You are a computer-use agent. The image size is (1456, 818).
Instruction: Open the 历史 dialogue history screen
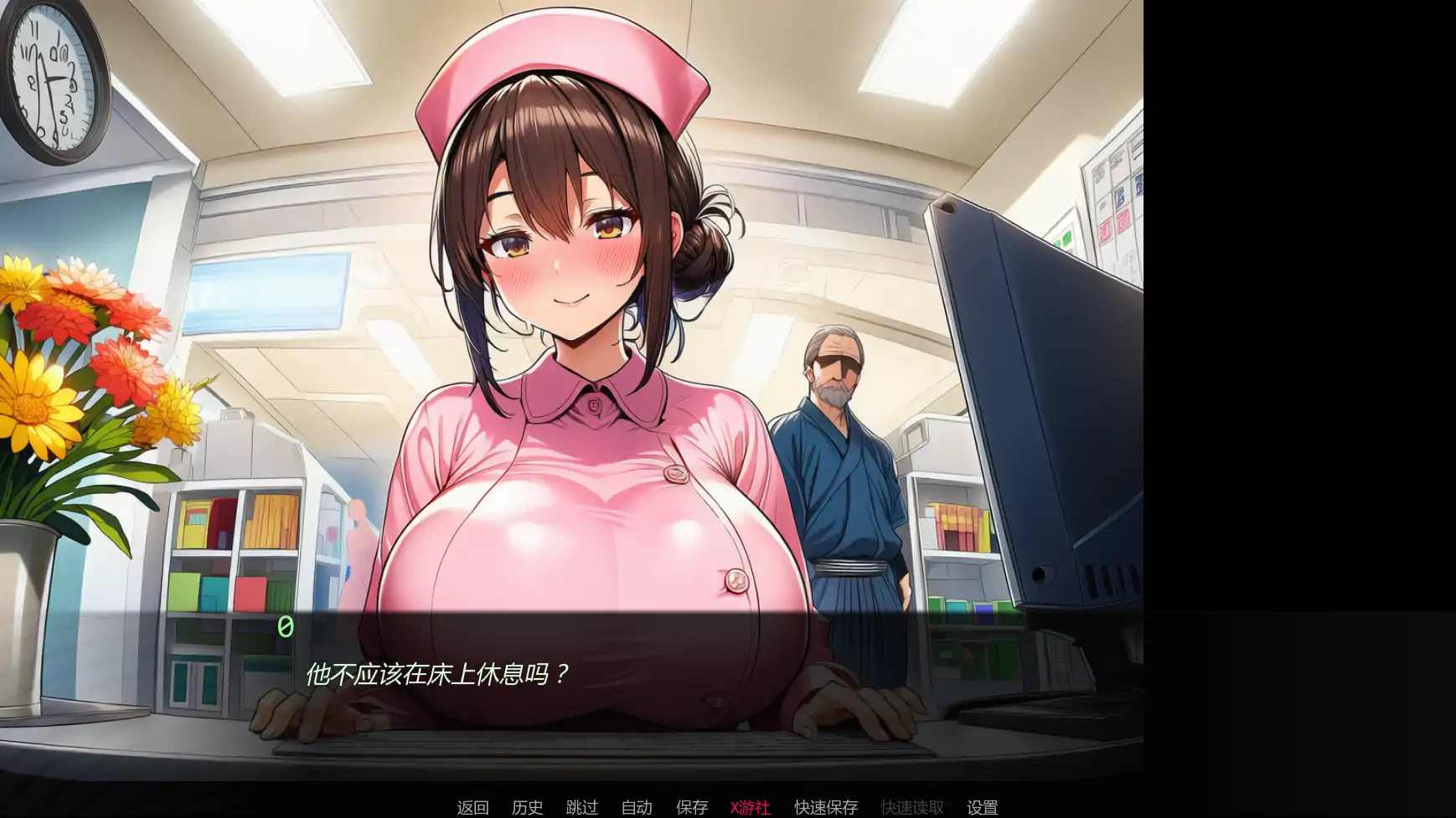[x=526, y=807]
